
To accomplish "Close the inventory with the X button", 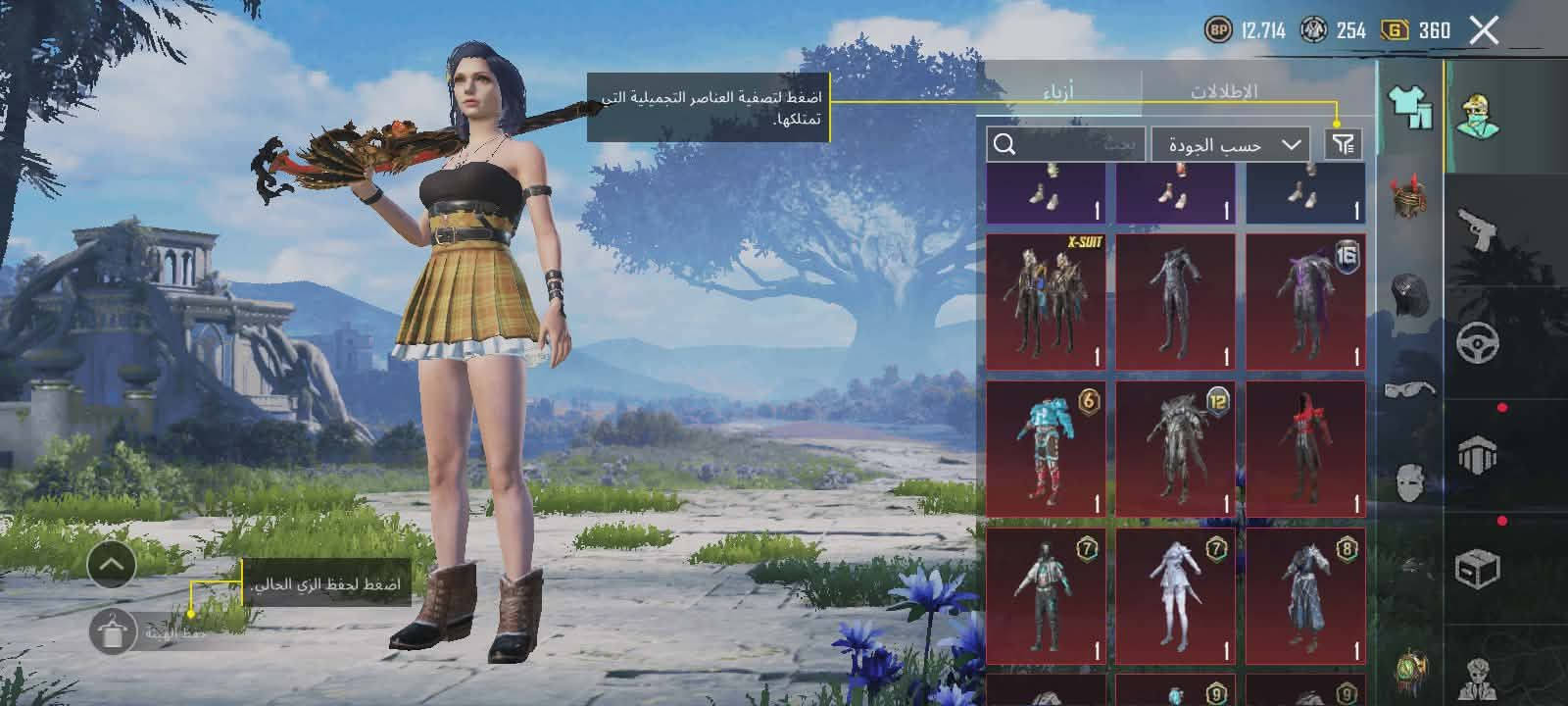I will [1484, 31].
